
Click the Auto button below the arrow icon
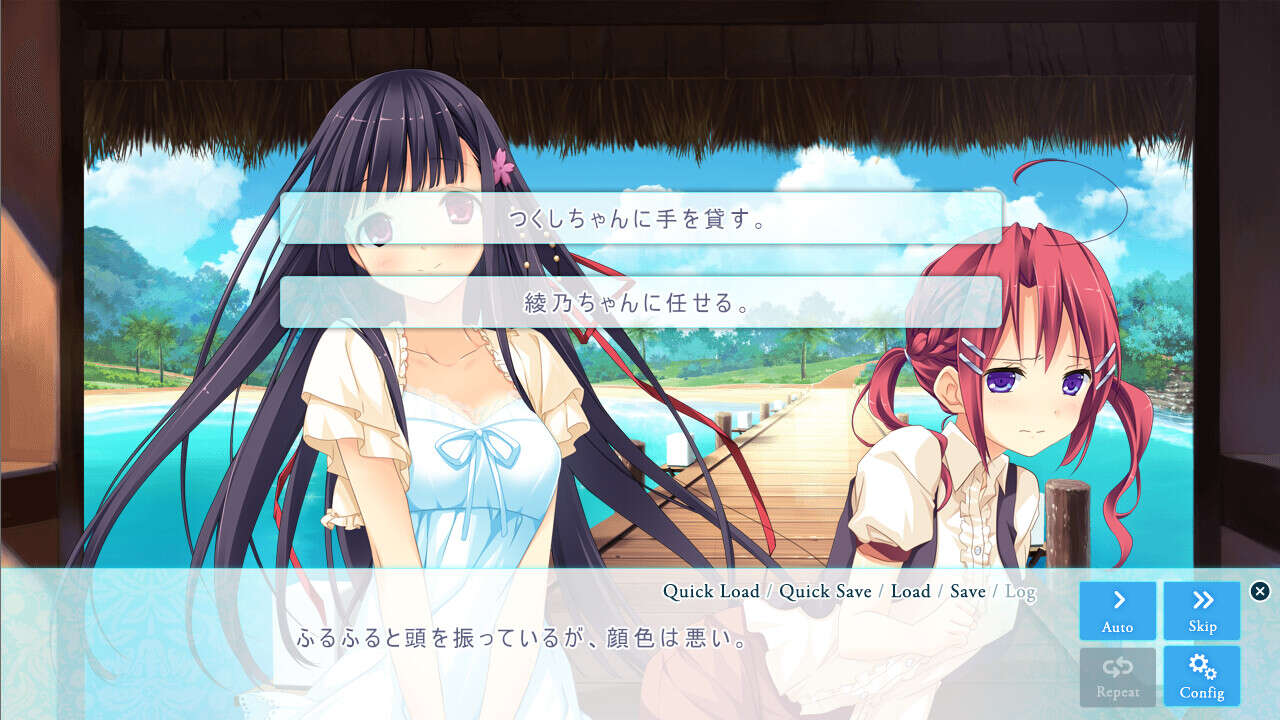[1117, 626]
